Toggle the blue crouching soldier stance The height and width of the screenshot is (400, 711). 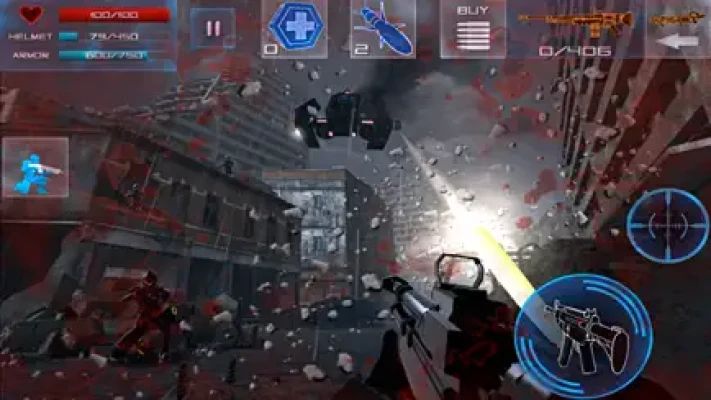coord(35,167)
